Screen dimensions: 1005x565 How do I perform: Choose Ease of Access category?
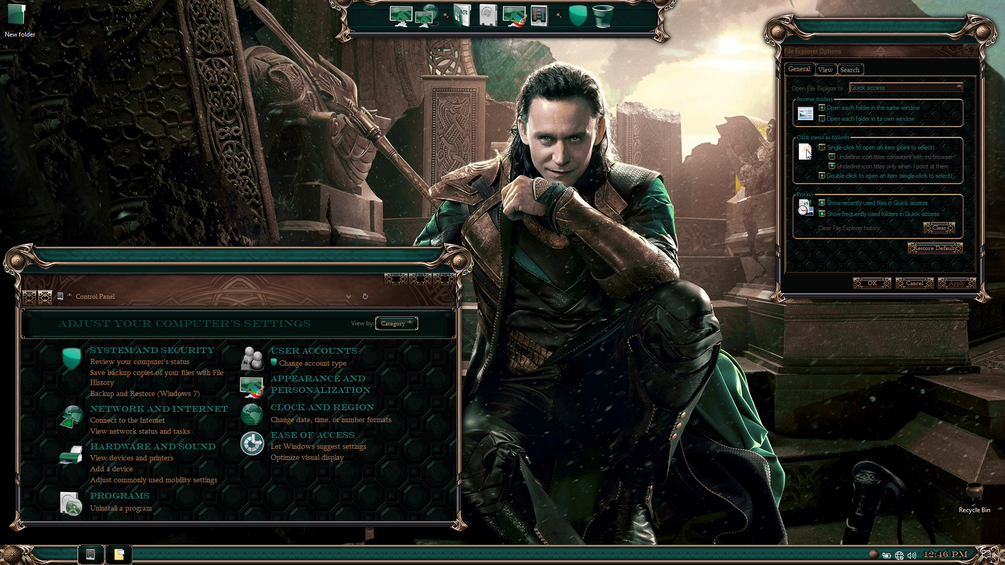(312, 435)
